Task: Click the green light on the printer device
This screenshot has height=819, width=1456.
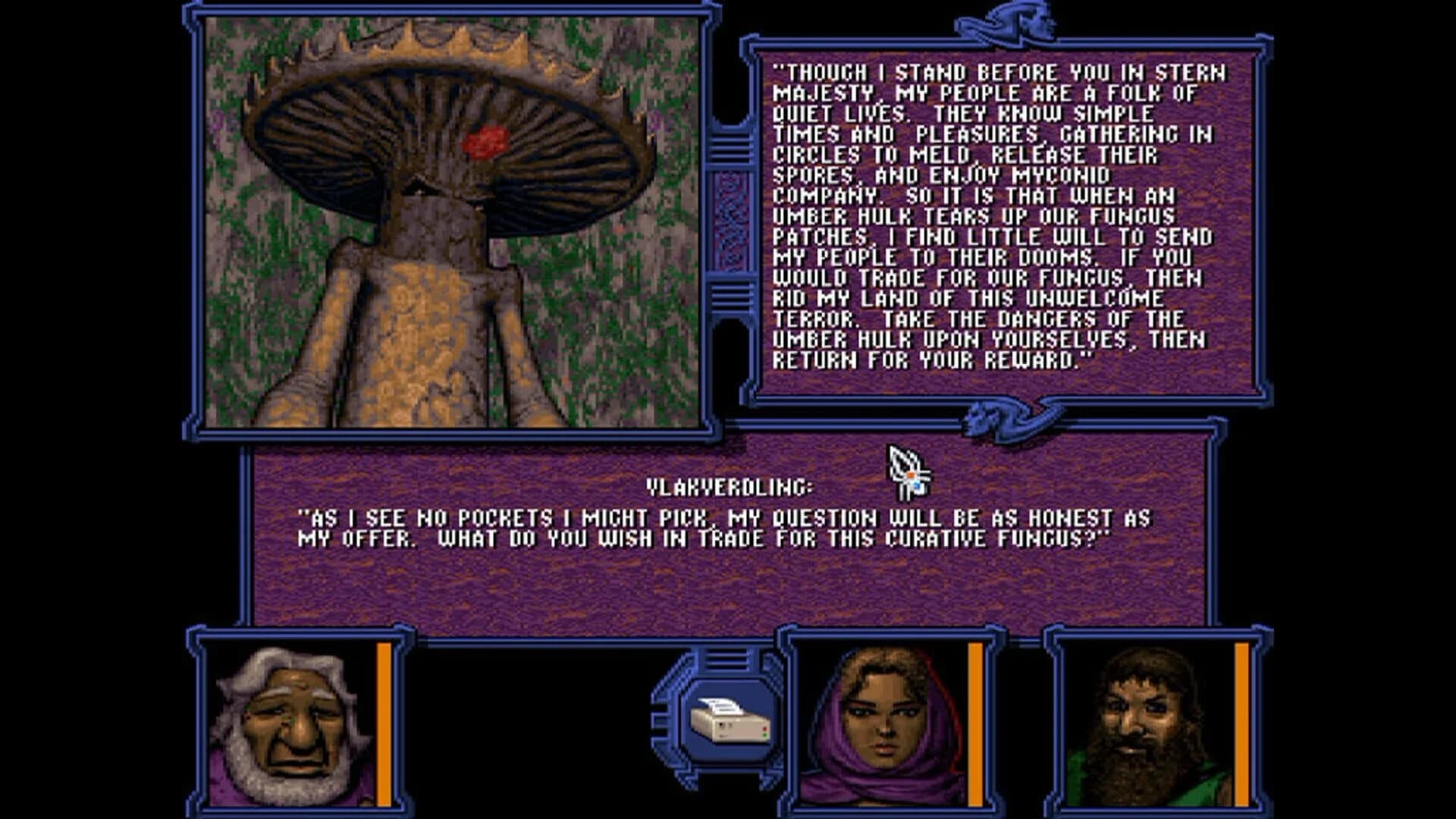Action: pos(764,736)
